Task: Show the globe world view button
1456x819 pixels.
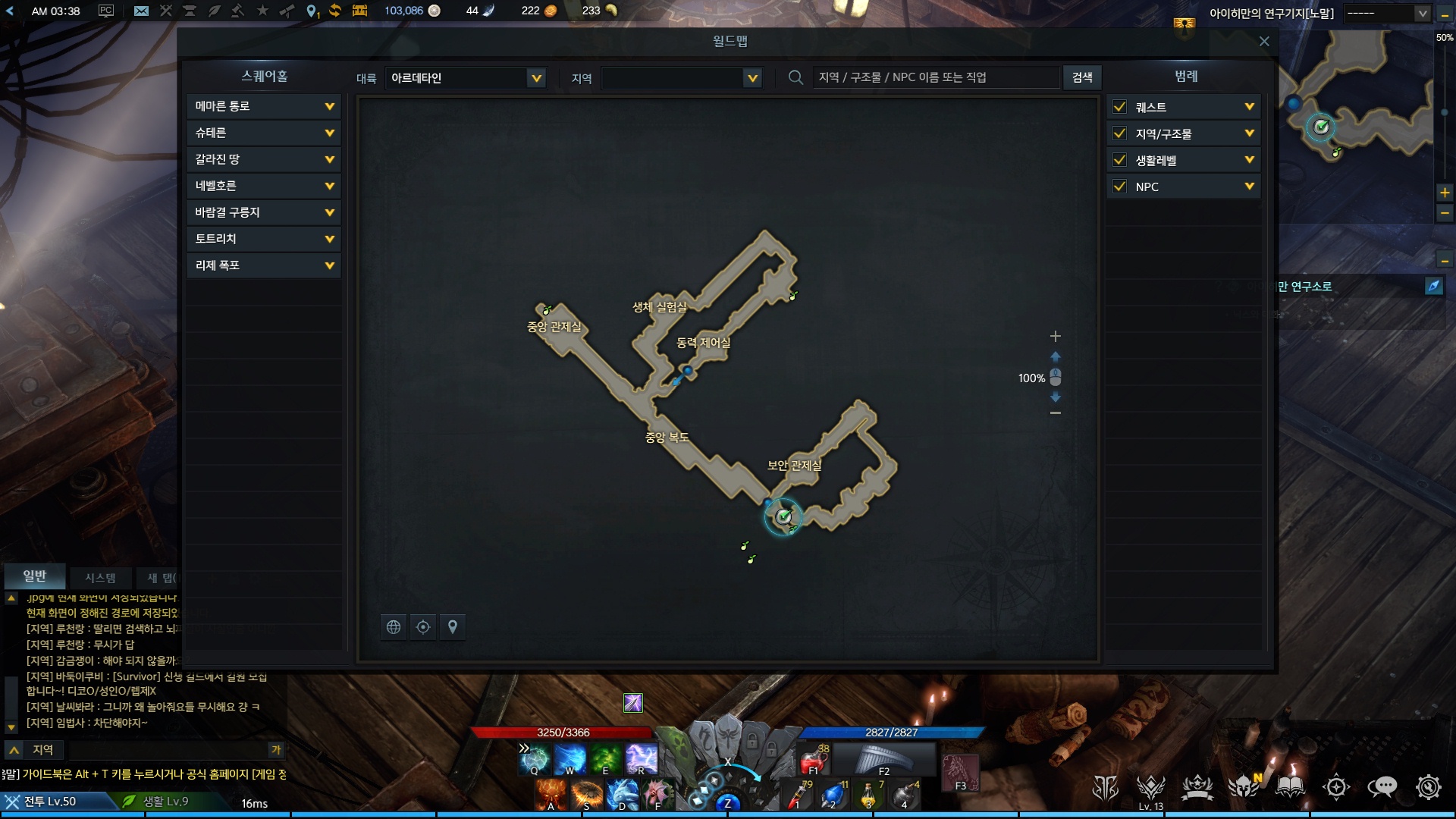Action: (x=394, y=627)
